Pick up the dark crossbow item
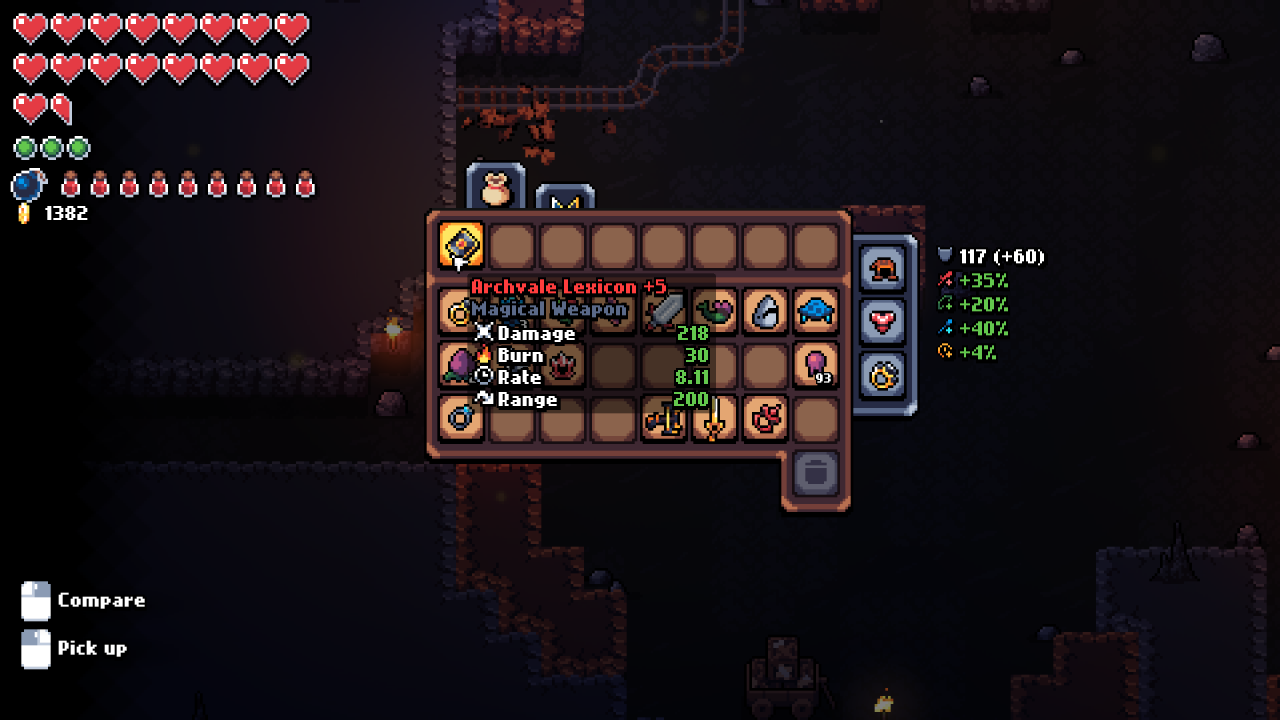 pyautogui.click(x=664, y=417)
